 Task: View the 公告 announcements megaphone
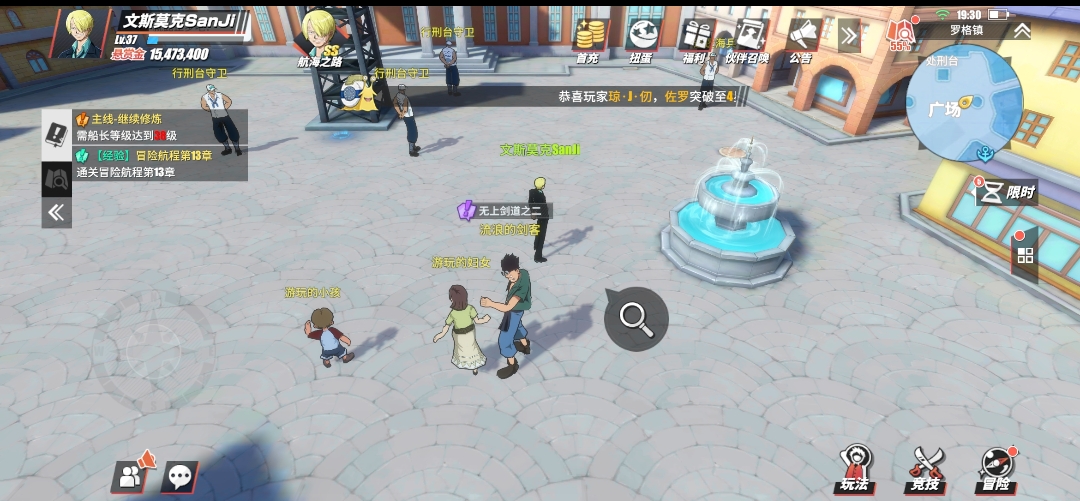[801, 39]
